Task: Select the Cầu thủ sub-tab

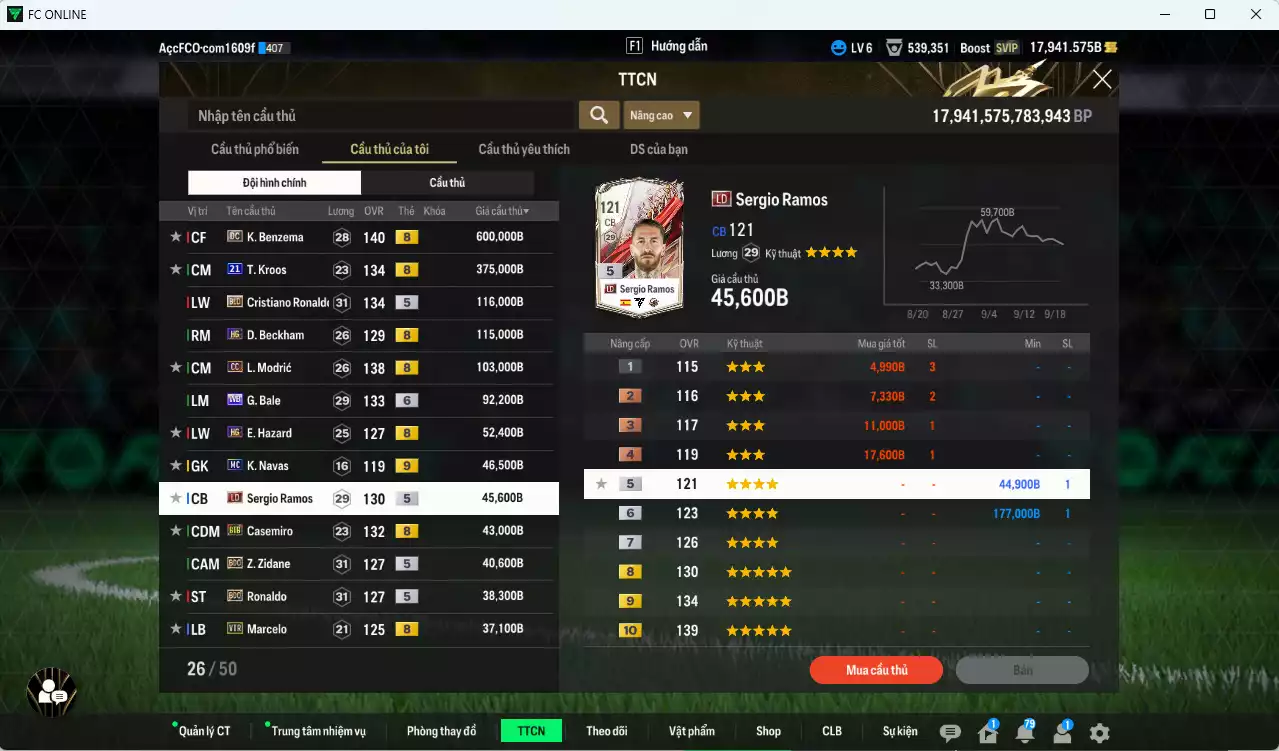Action: [447, 183]
